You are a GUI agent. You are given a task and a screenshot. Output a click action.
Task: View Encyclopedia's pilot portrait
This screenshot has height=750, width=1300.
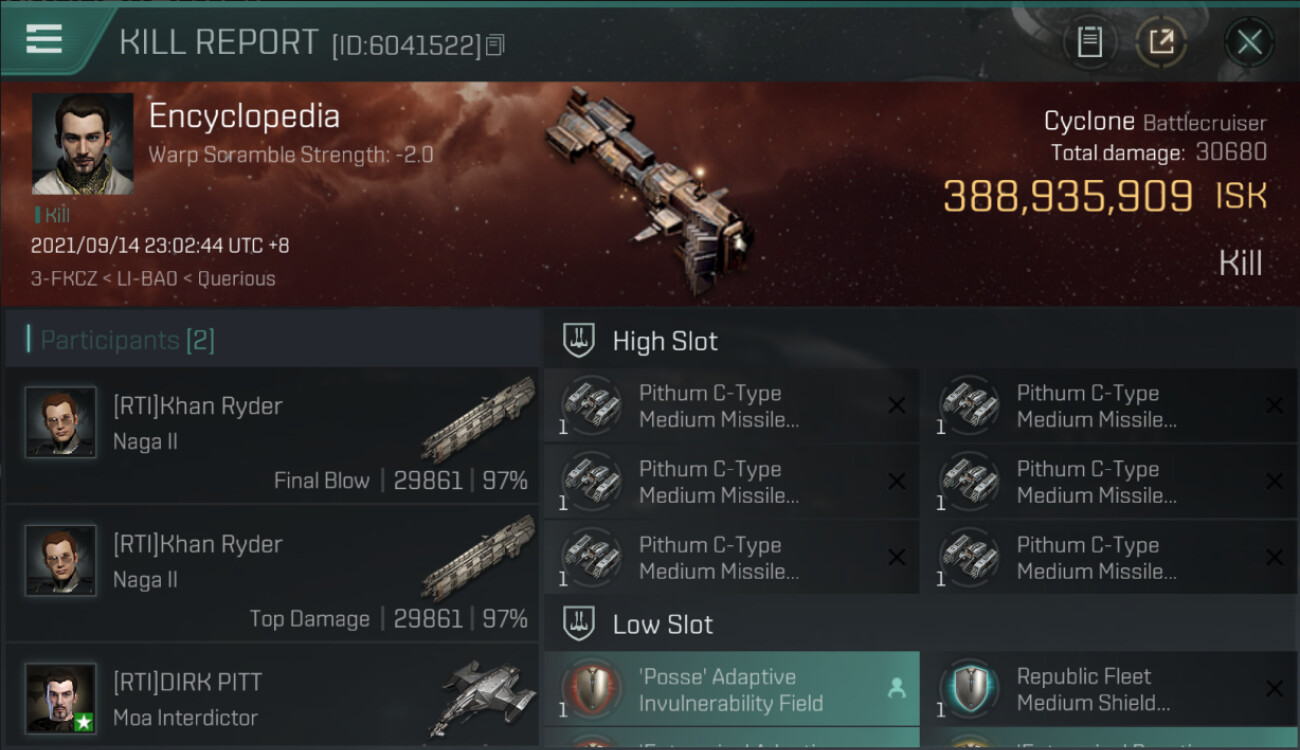coord(82,144)
